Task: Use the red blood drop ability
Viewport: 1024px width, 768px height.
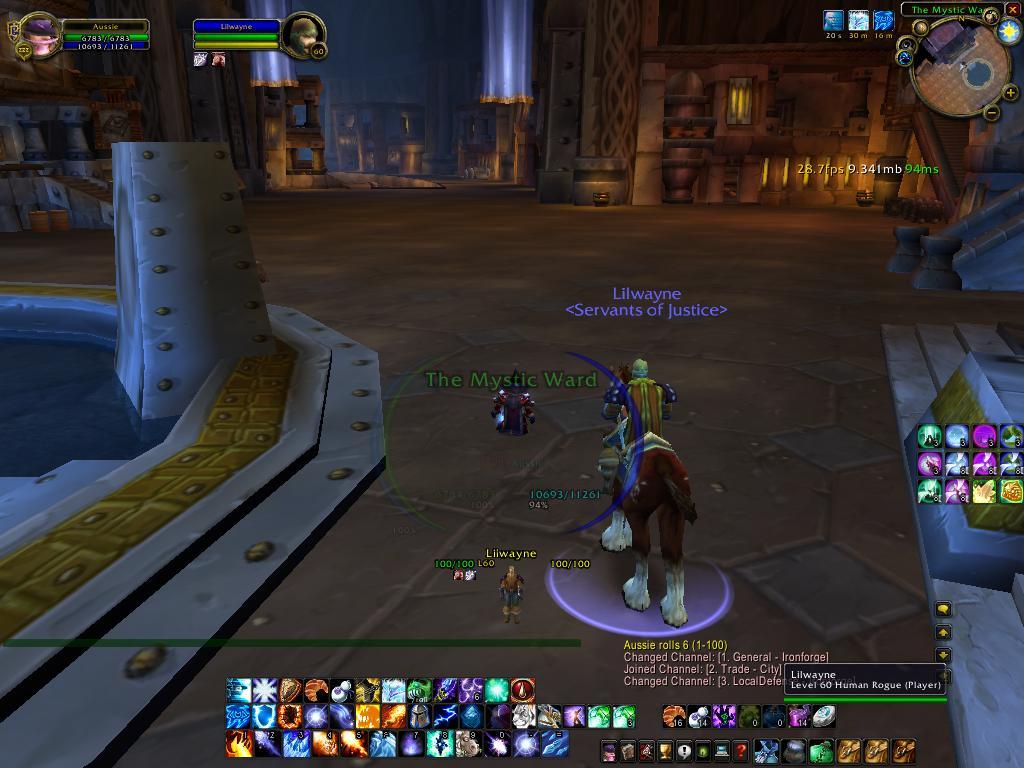Action: click(523, 690)
